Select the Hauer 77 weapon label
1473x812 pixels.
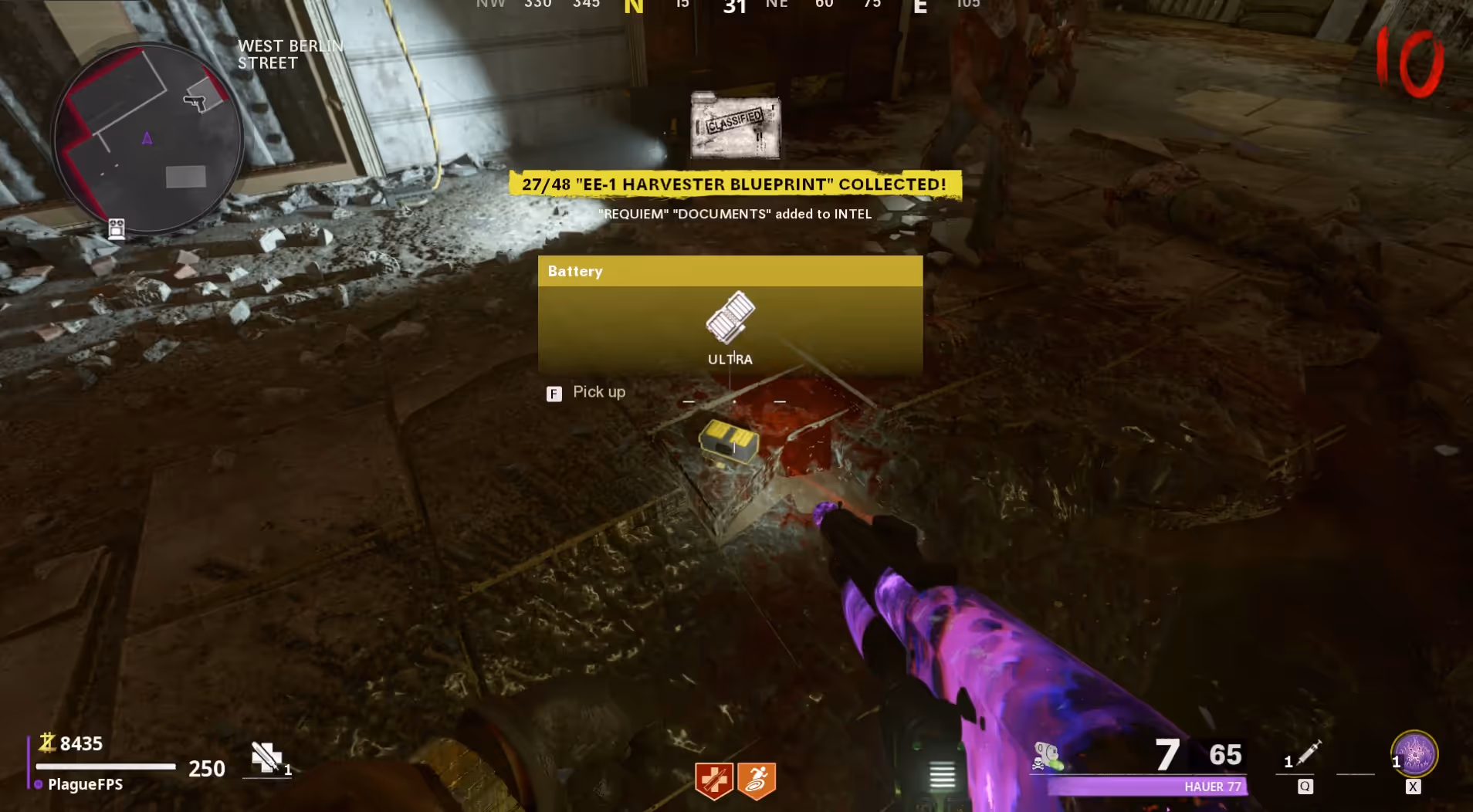click(x=1212, y=787)
